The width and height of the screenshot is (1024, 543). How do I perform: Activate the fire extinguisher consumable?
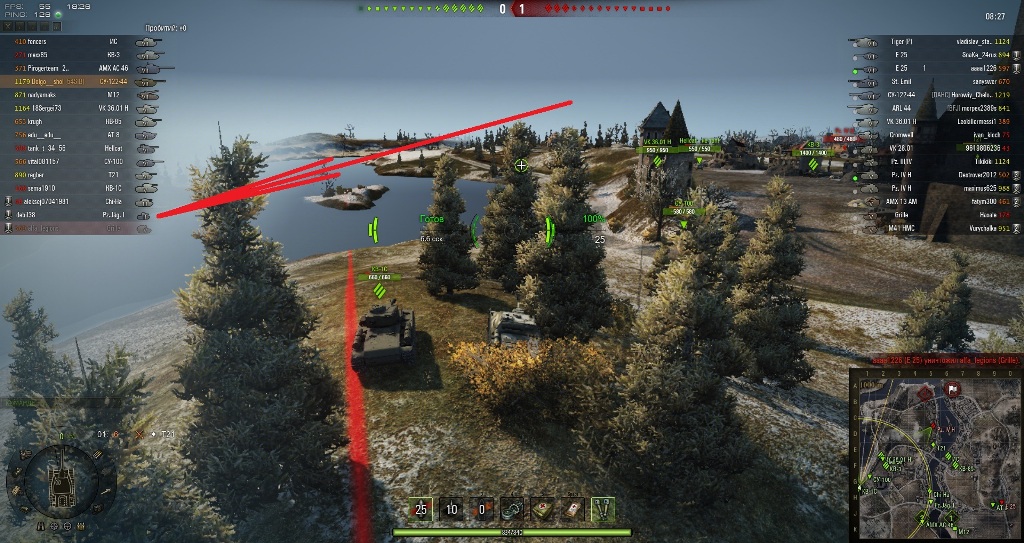coord(573,509)
